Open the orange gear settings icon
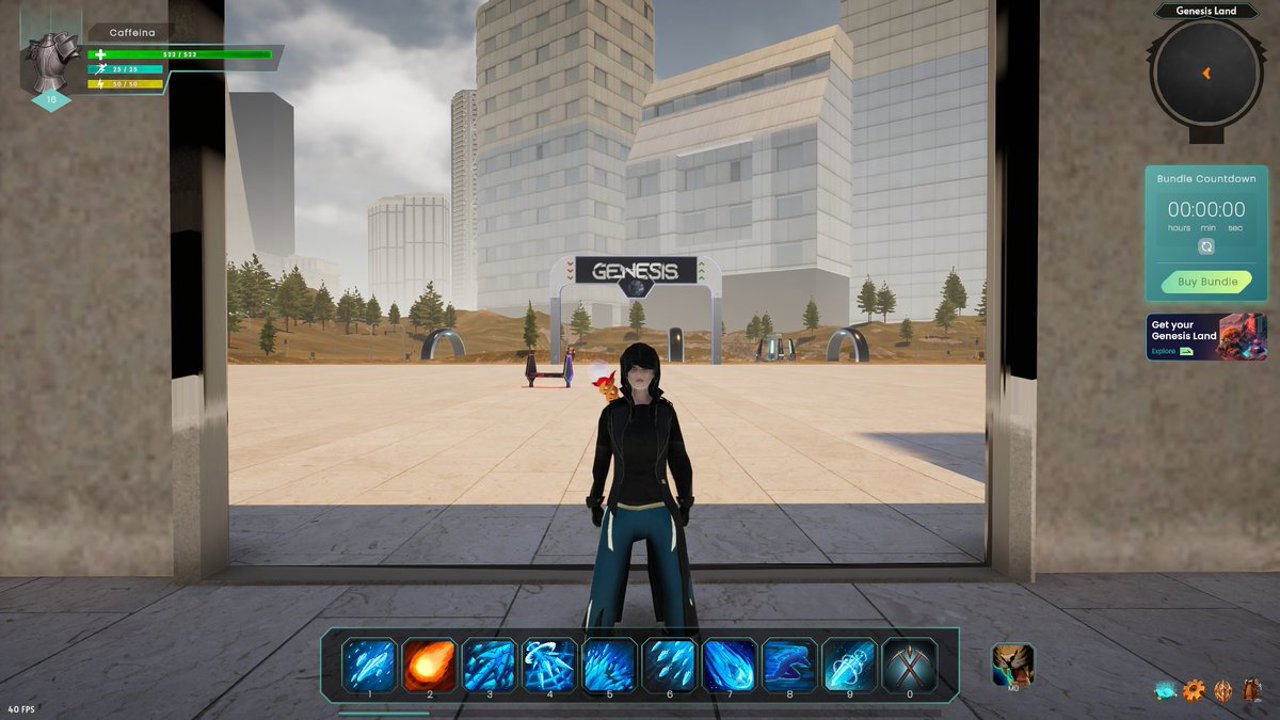 (x=1193, y=690)
